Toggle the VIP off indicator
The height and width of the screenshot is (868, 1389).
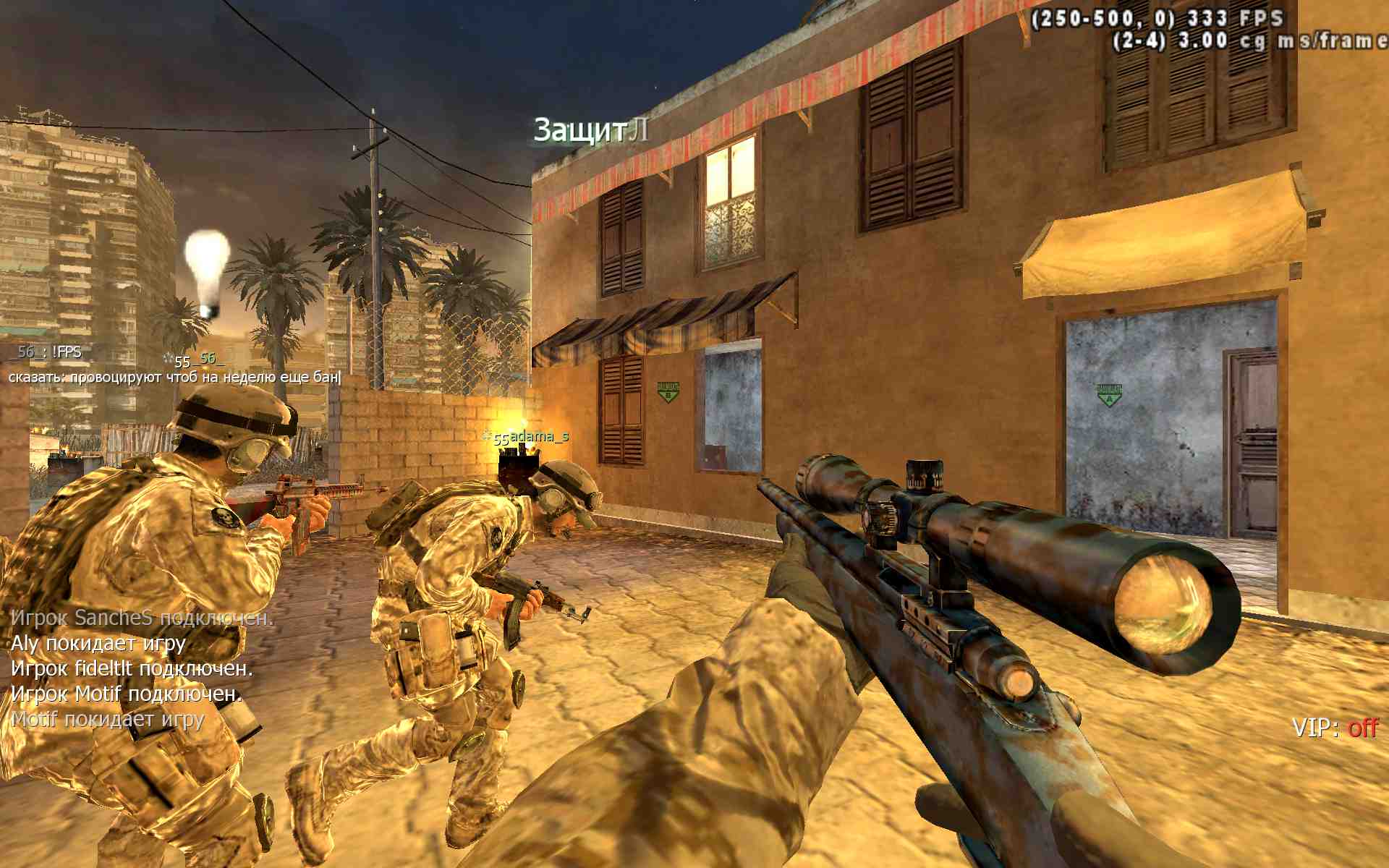tap(1335, 727)
